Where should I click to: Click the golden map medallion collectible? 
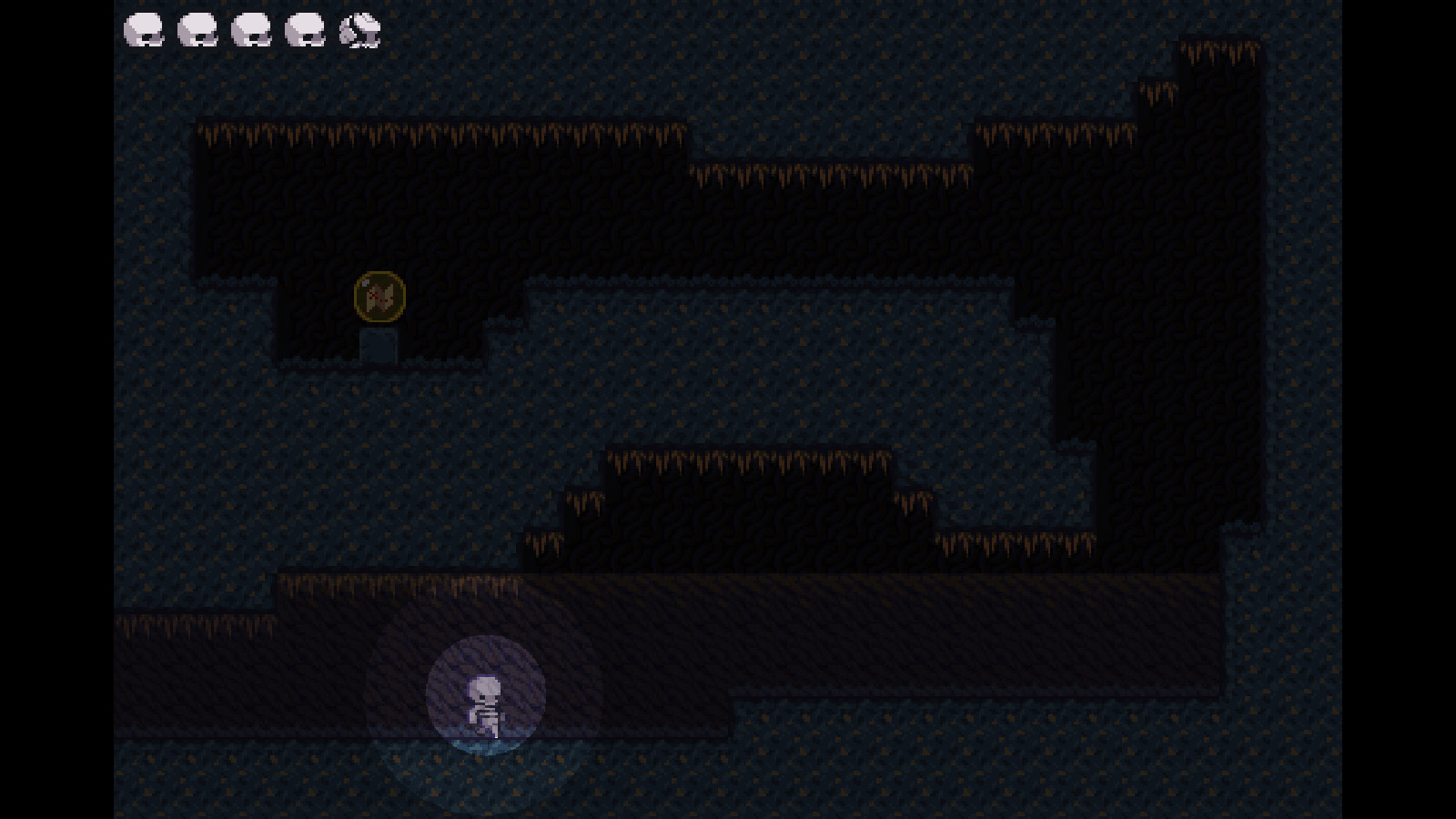pos(379,295)
